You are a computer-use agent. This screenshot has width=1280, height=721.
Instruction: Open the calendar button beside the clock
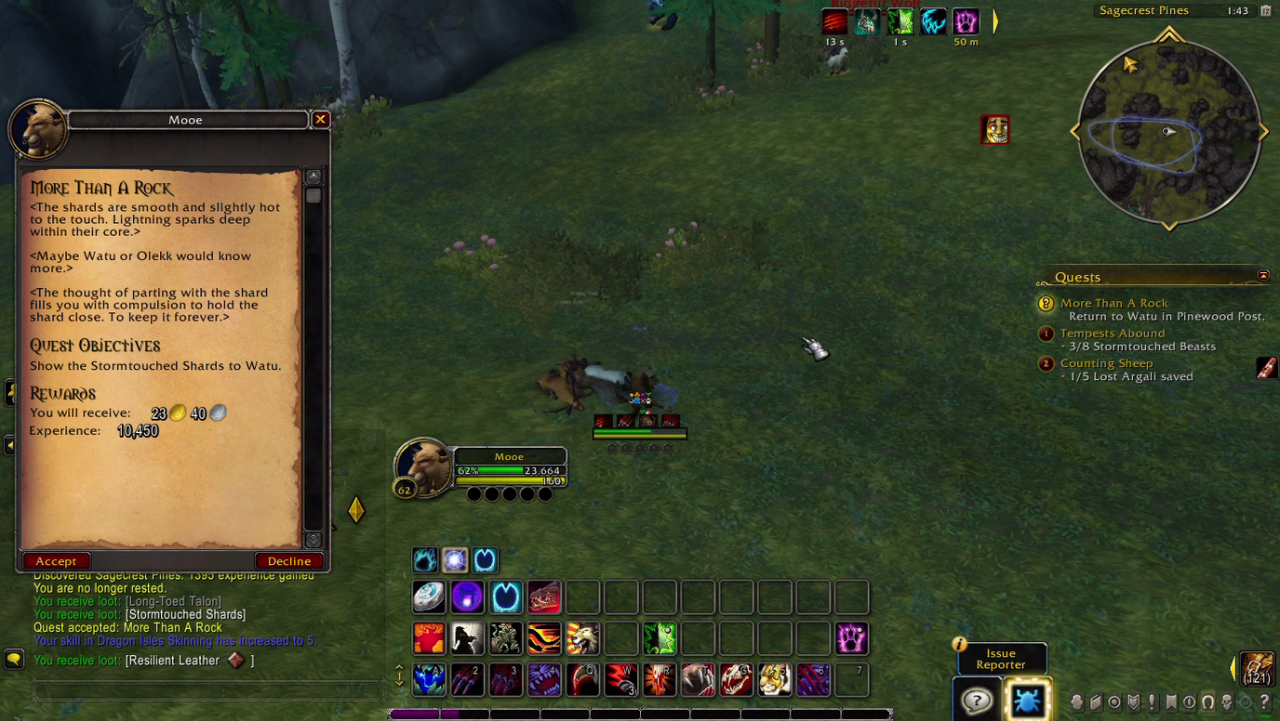(1264, 11)
